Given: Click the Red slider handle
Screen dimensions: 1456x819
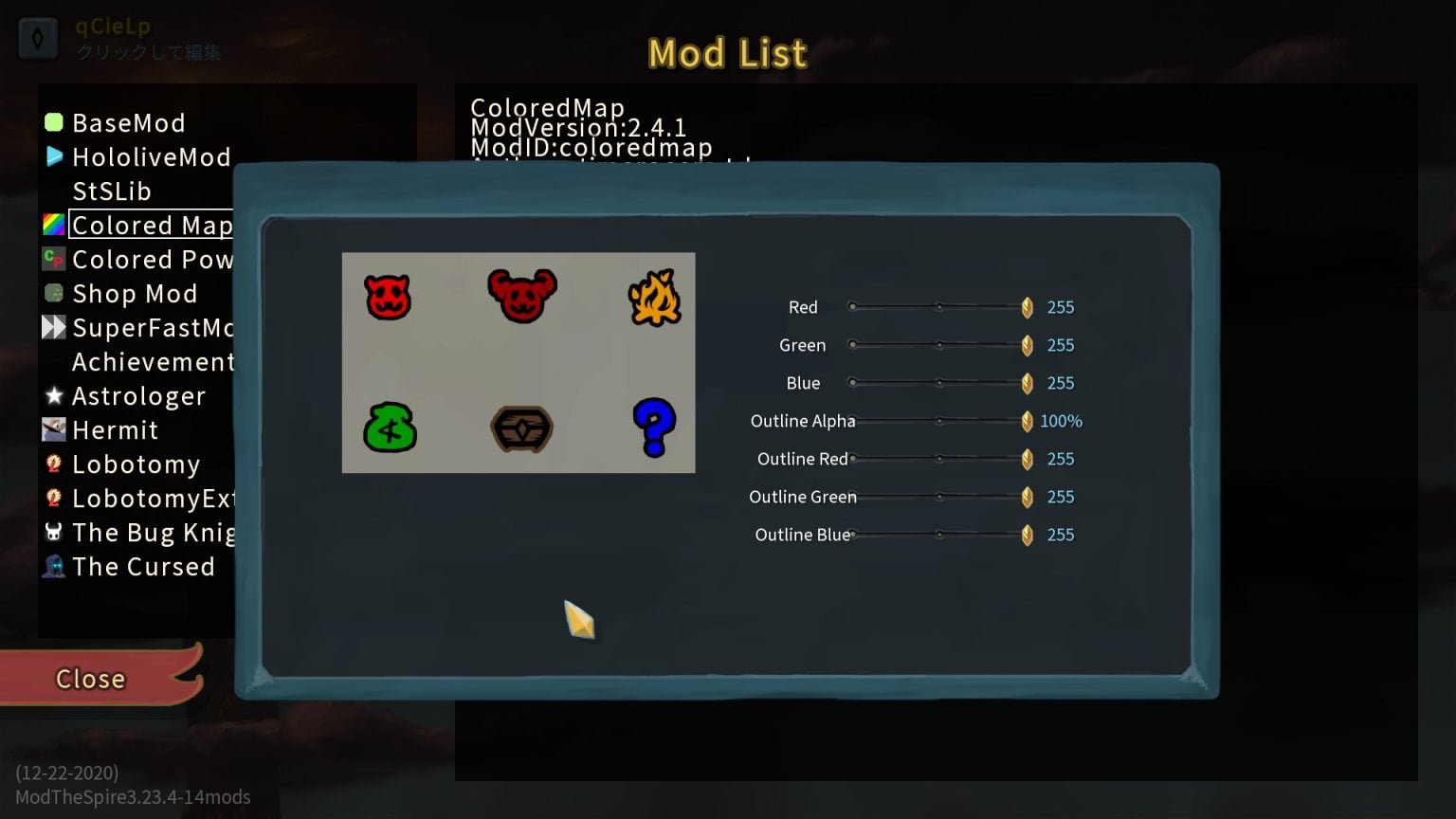Looking at the screenshot, I should point(1027,307).
